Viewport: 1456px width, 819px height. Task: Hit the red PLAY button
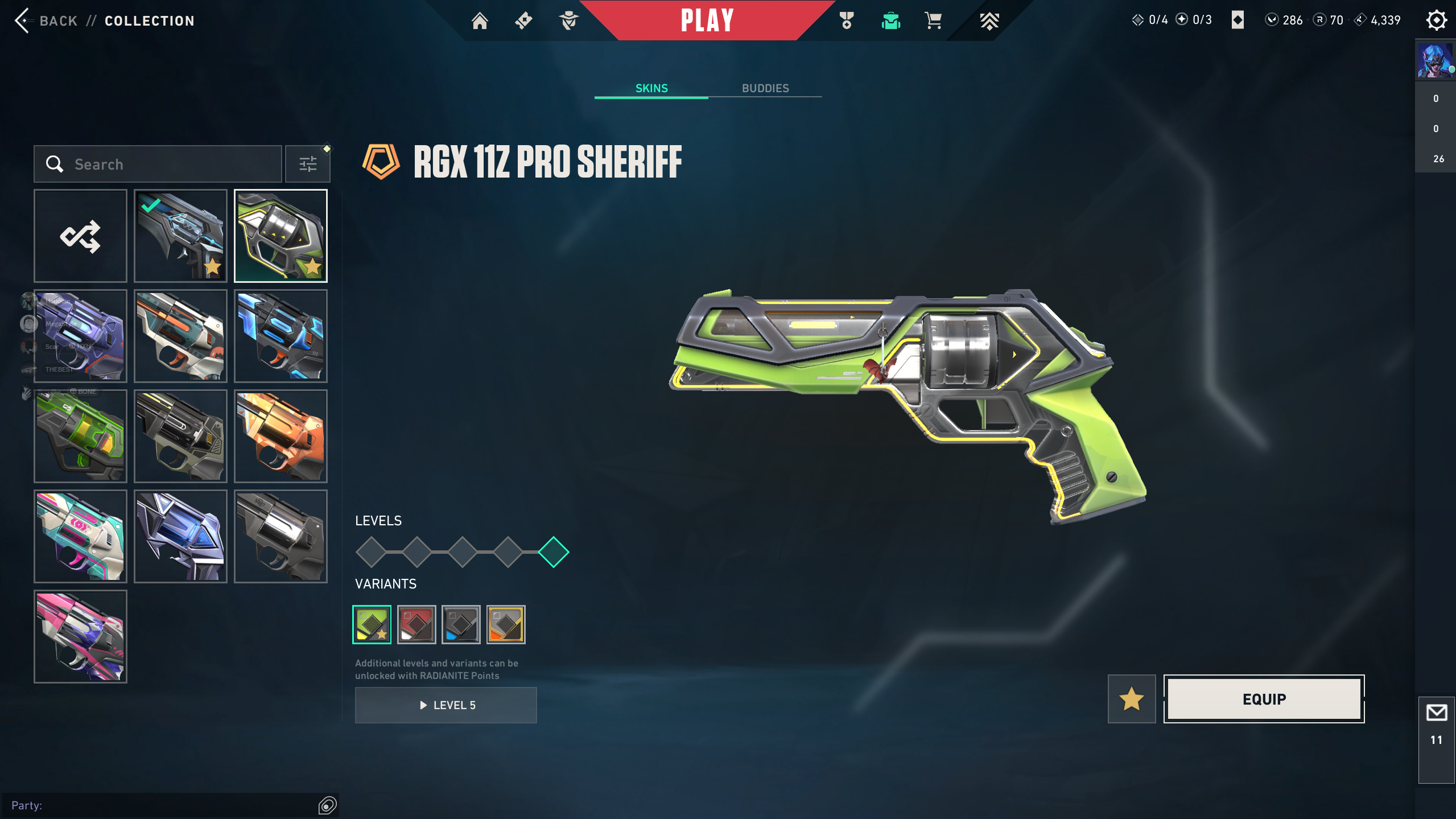coord(707,21)
